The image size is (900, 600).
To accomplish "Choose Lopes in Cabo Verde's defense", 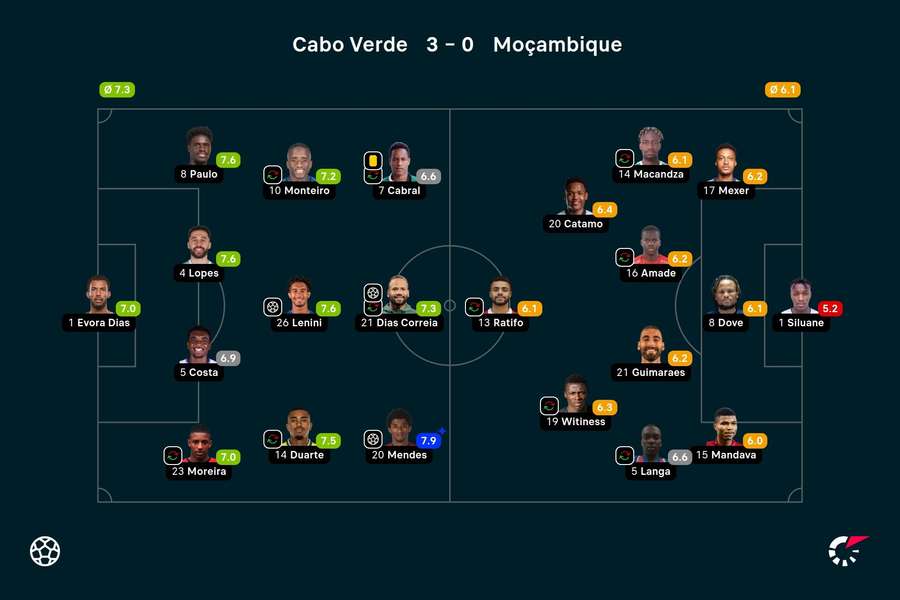I will (199, 247).
